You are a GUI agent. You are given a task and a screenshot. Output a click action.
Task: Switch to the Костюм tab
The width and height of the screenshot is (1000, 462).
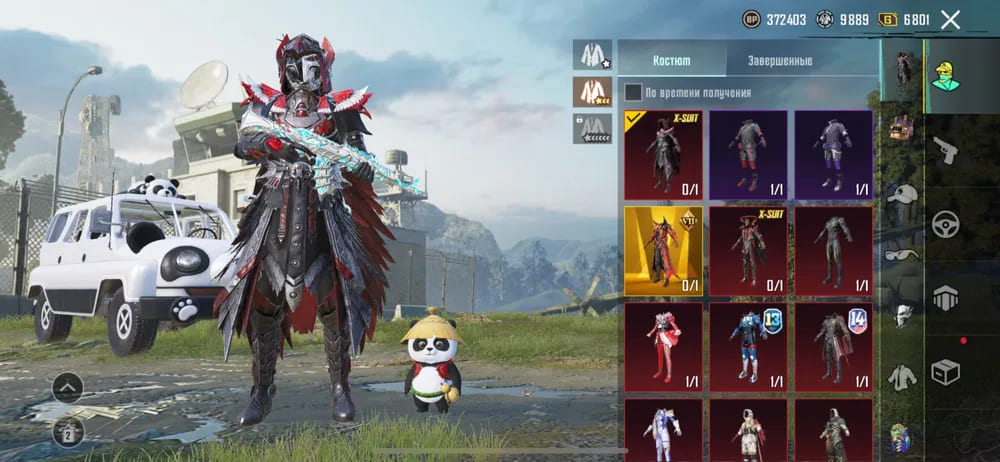point(671,60)
